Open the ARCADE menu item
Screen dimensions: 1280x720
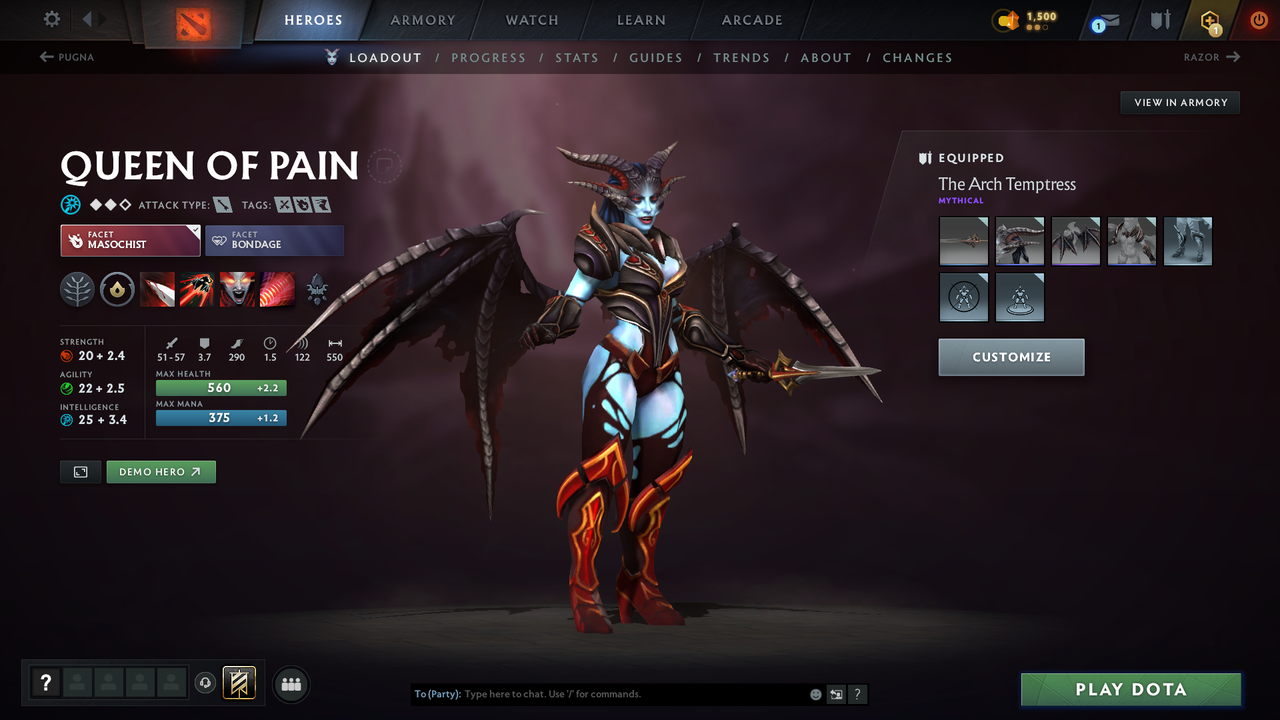(751, 20)
